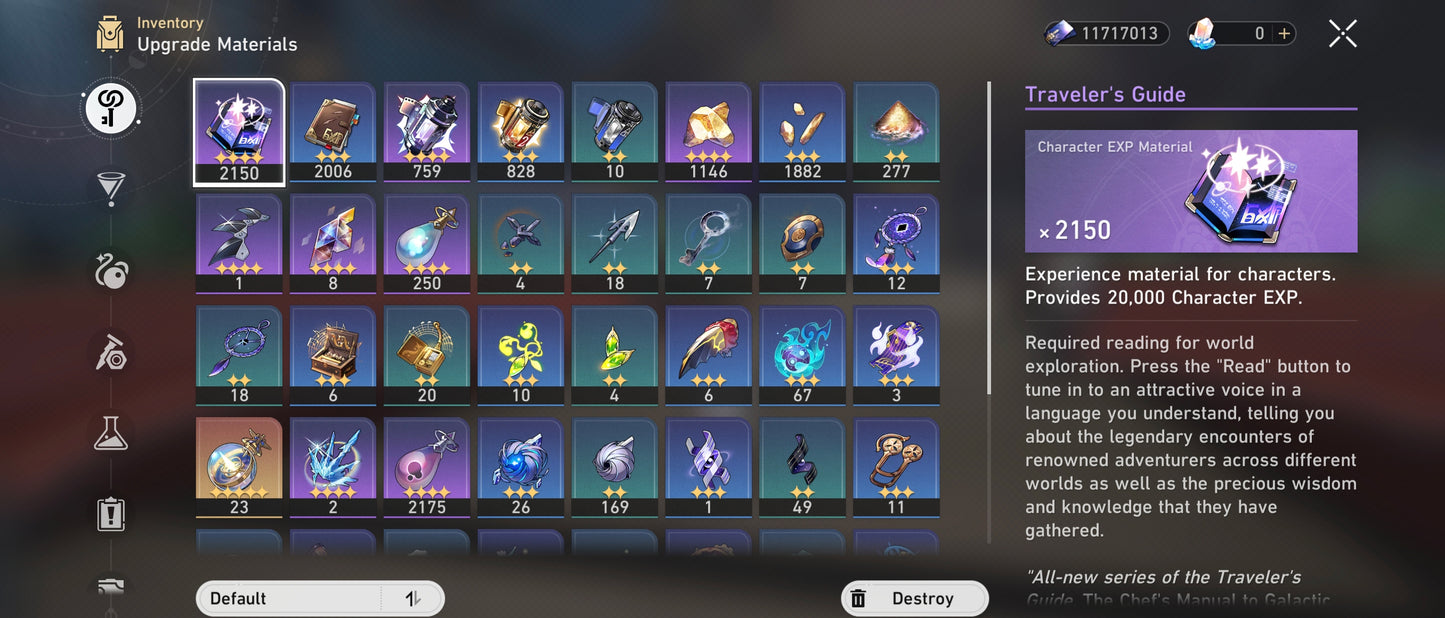
Task: Choose the glowing dust pile with 277
Action: pyautogui.click(x=897, y=132)
